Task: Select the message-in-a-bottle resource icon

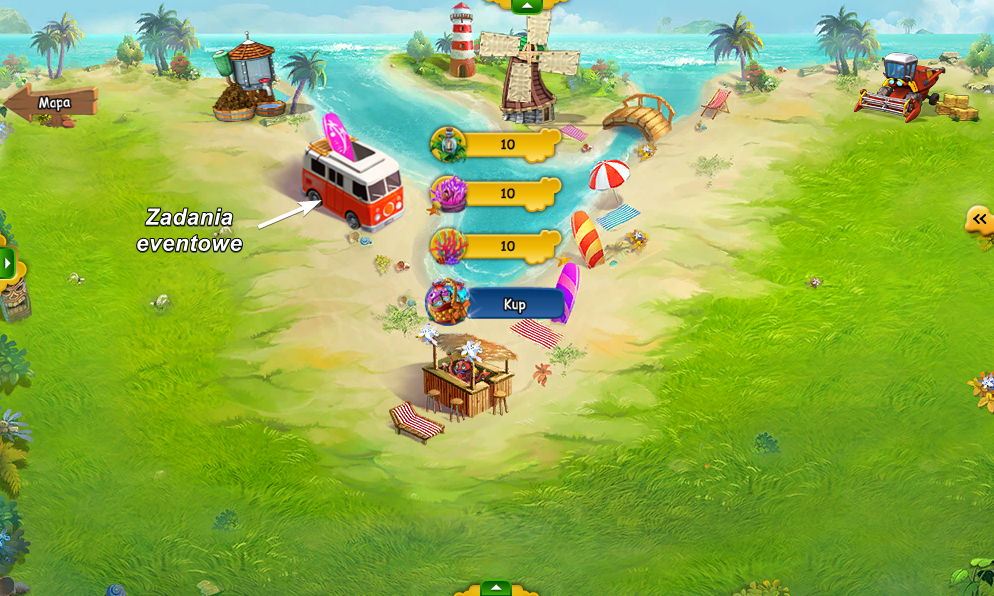Action: tap(449, 145)
